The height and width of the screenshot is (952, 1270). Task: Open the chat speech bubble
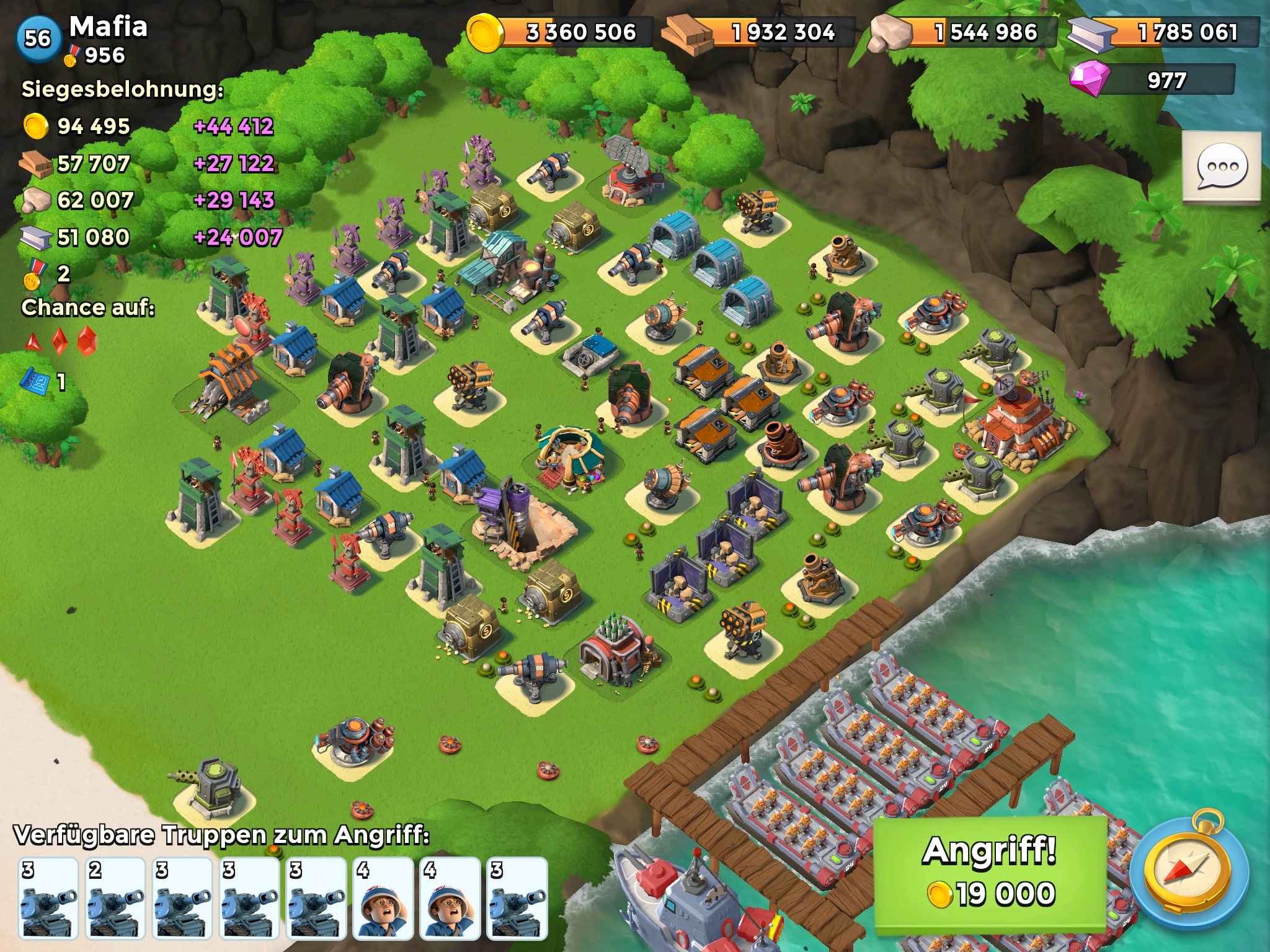1221,167
